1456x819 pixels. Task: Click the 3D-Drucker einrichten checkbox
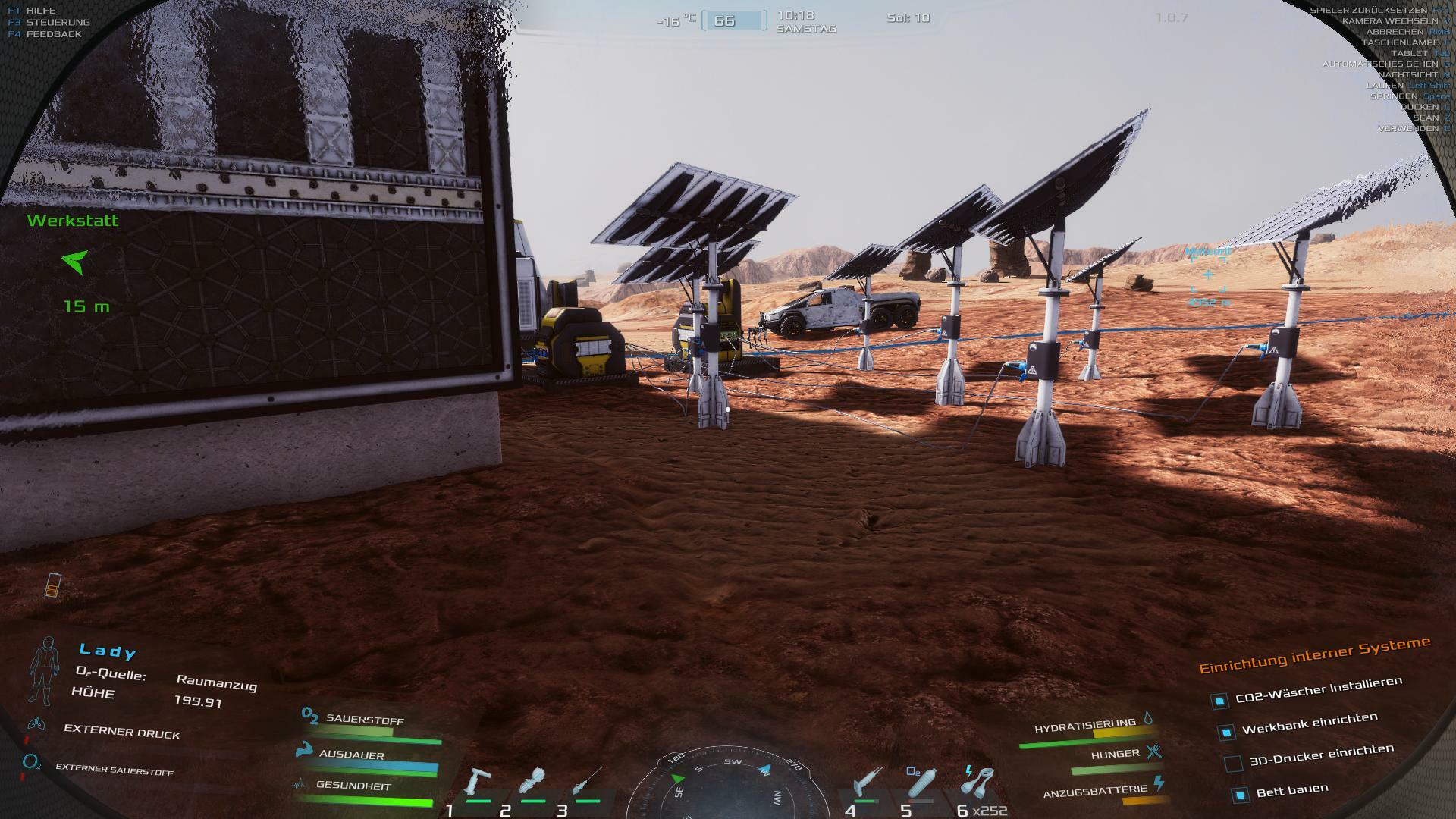[x=1234, y=764]
